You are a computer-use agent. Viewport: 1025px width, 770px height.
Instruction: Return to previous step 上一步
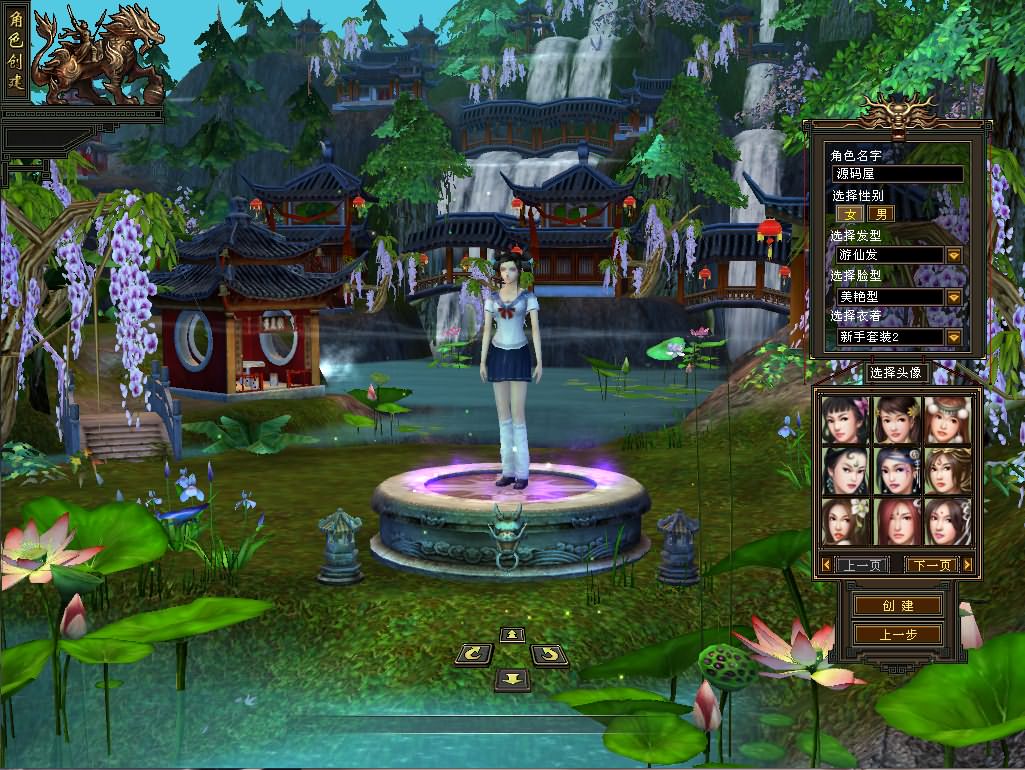pyautogui.click(x=897, y=634)
